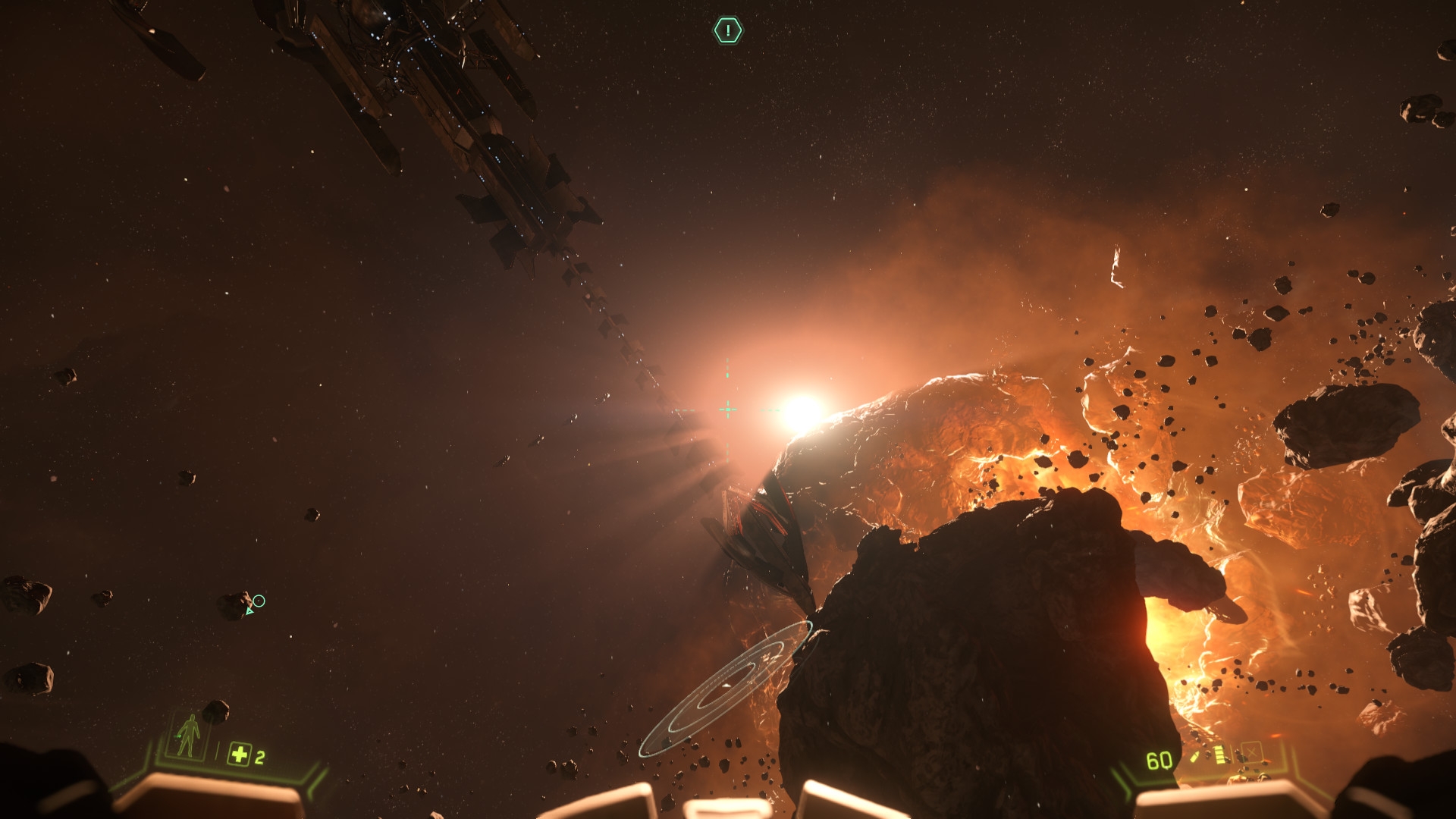Select the small circular target marker
The image size is (1456, 819).
point(259,601)
